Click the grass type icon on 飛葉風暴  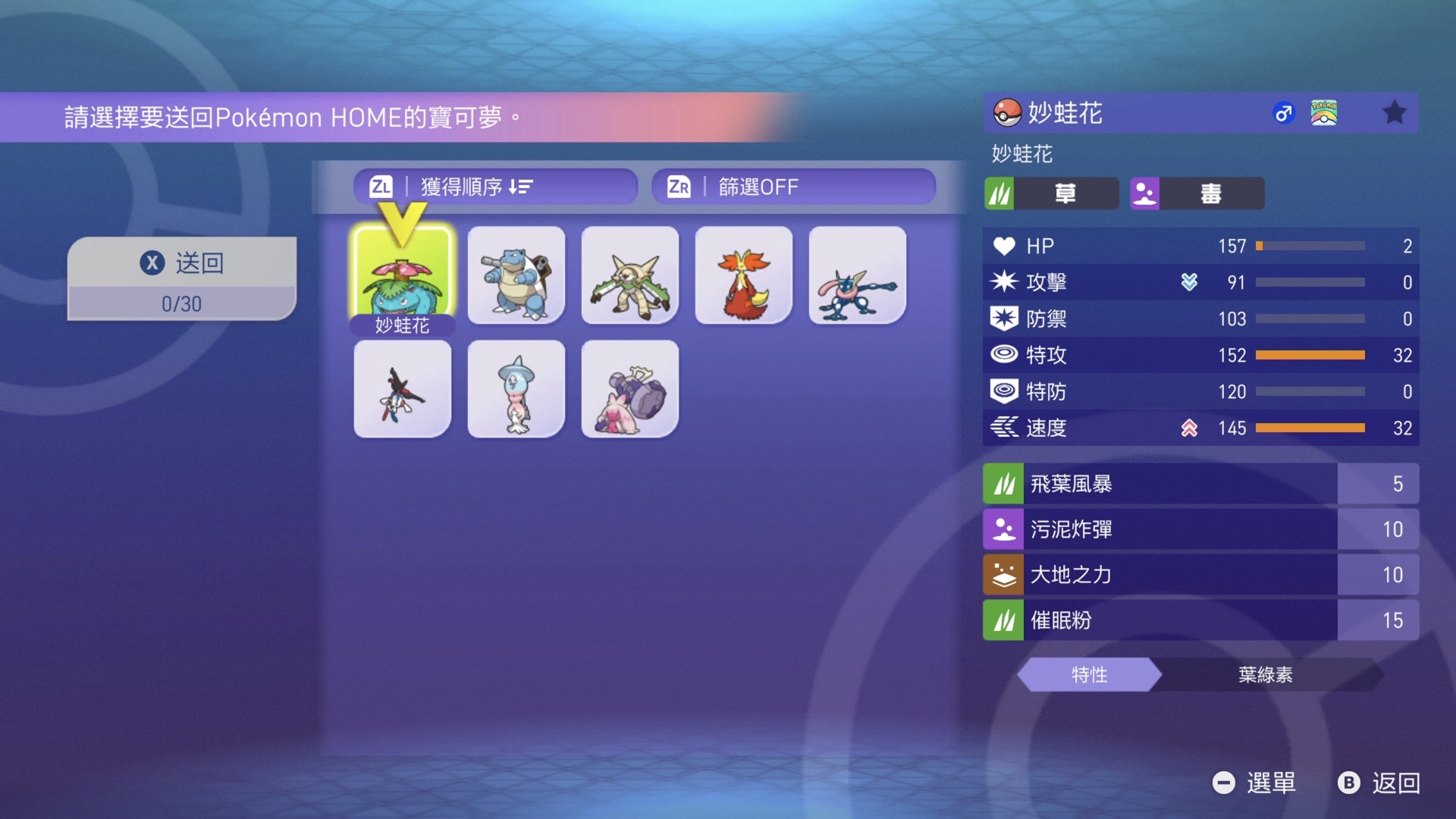(x=1003, y=484)
